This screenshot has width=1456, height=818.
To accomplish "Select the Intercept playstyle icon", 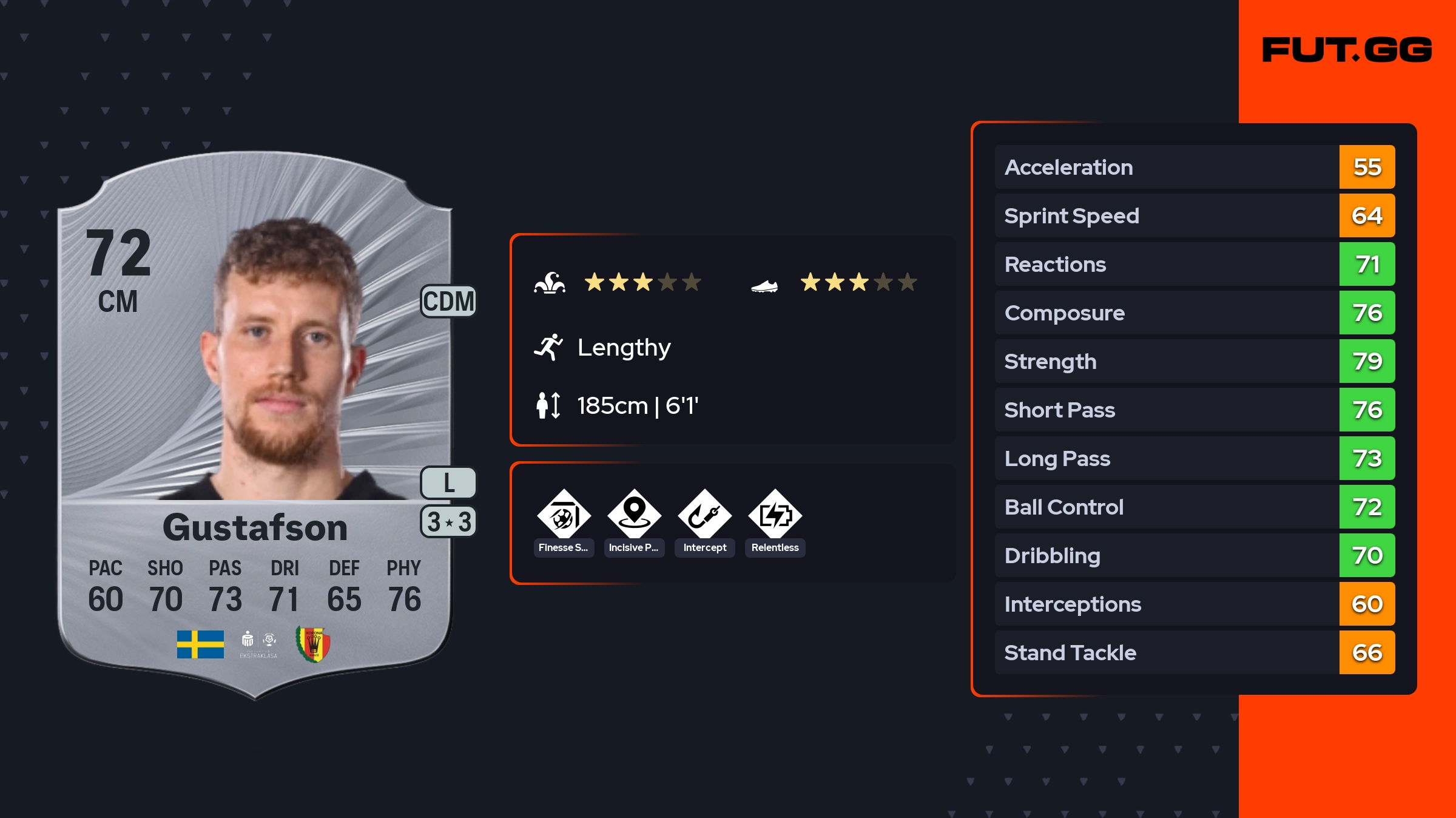I will tap(704, 516).
